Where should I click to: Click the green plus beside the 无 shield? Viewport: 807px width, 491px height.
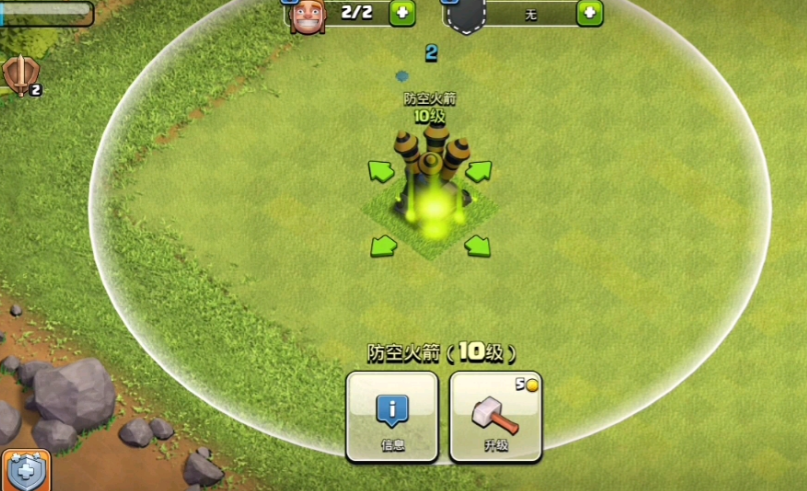click(x=590, y=12)
